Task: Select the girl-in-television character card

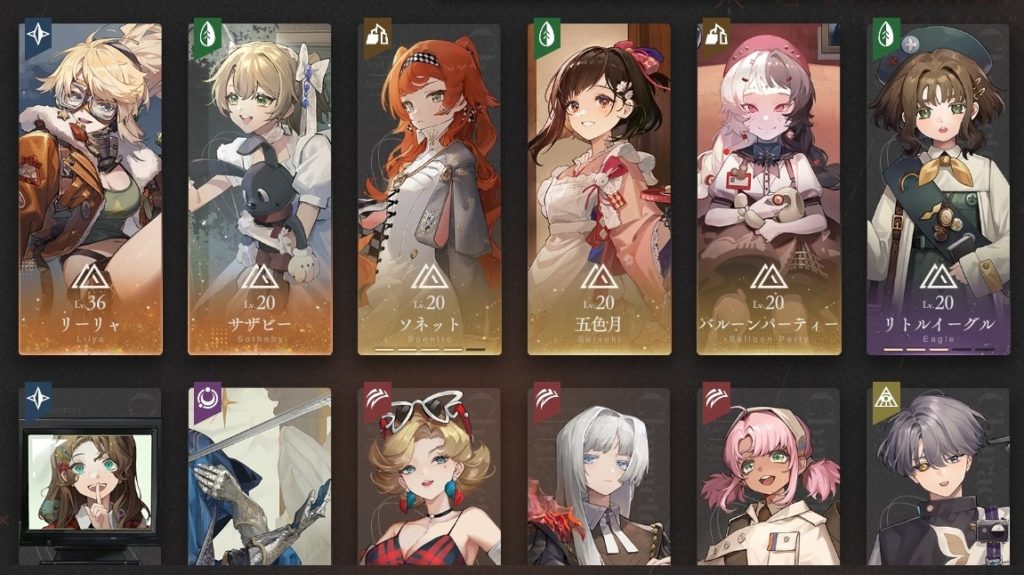Action: click(90, 480)
